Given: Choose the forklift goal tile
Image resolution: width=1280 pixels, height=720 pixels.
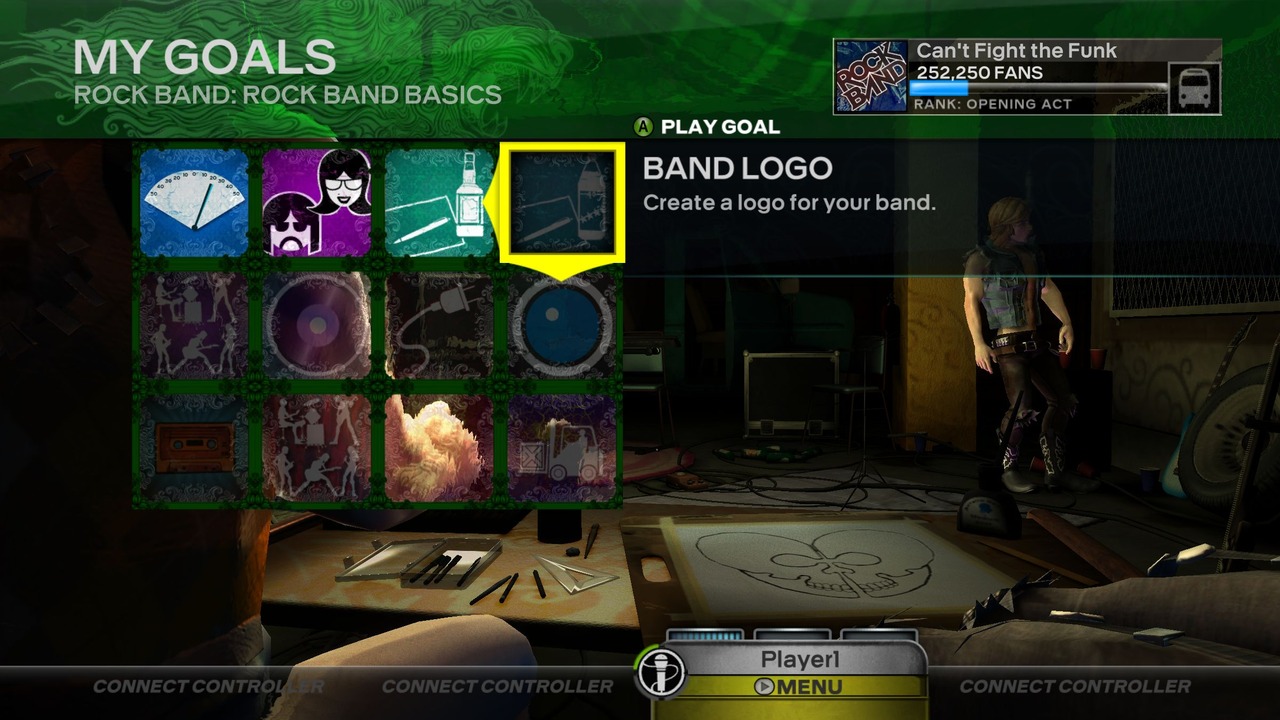Looking at the screenshot, I should (x=562, y=447).
